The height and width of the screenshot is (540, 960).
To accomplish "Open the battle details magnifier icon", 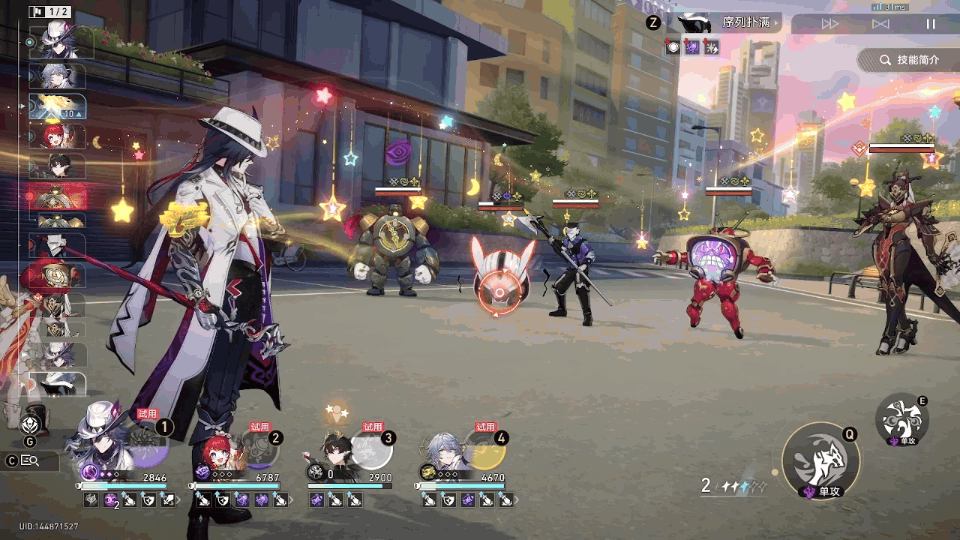I will [x=30, y=461].
